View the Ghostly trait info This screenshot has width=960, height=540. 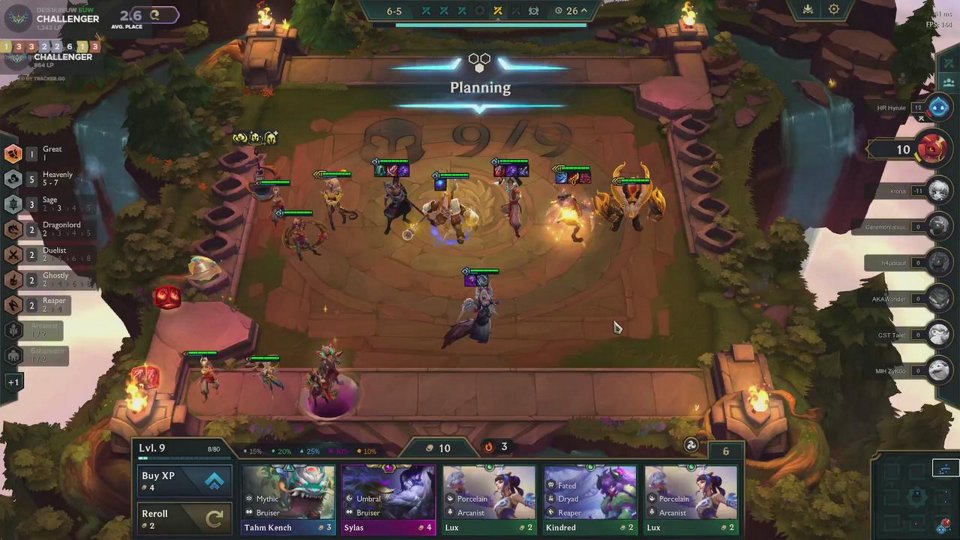click(14, 280)
